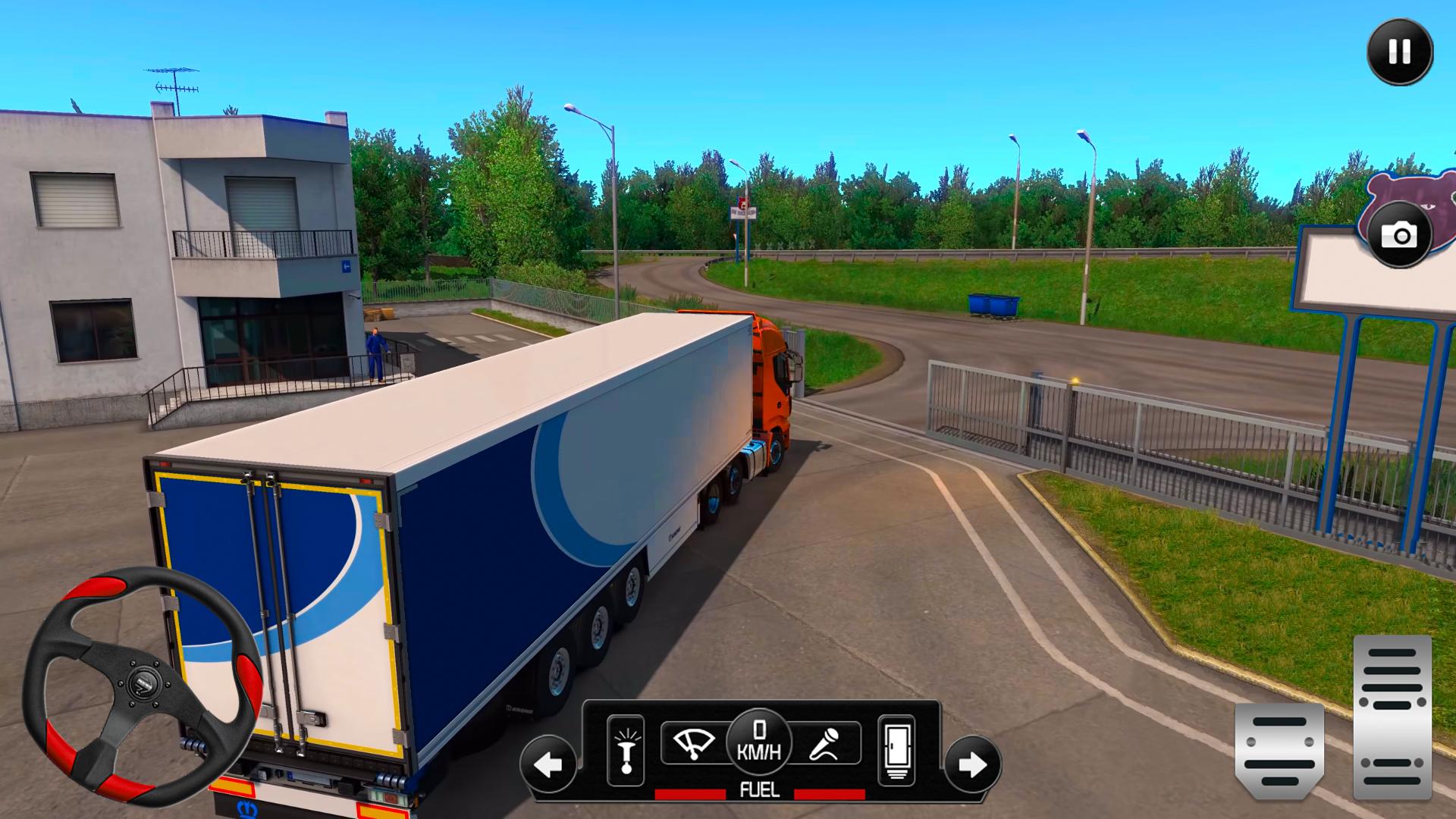The height and width of the screenshot is (819, 1456).
Task: Tap the camera view button
Action: [1399, 235]
